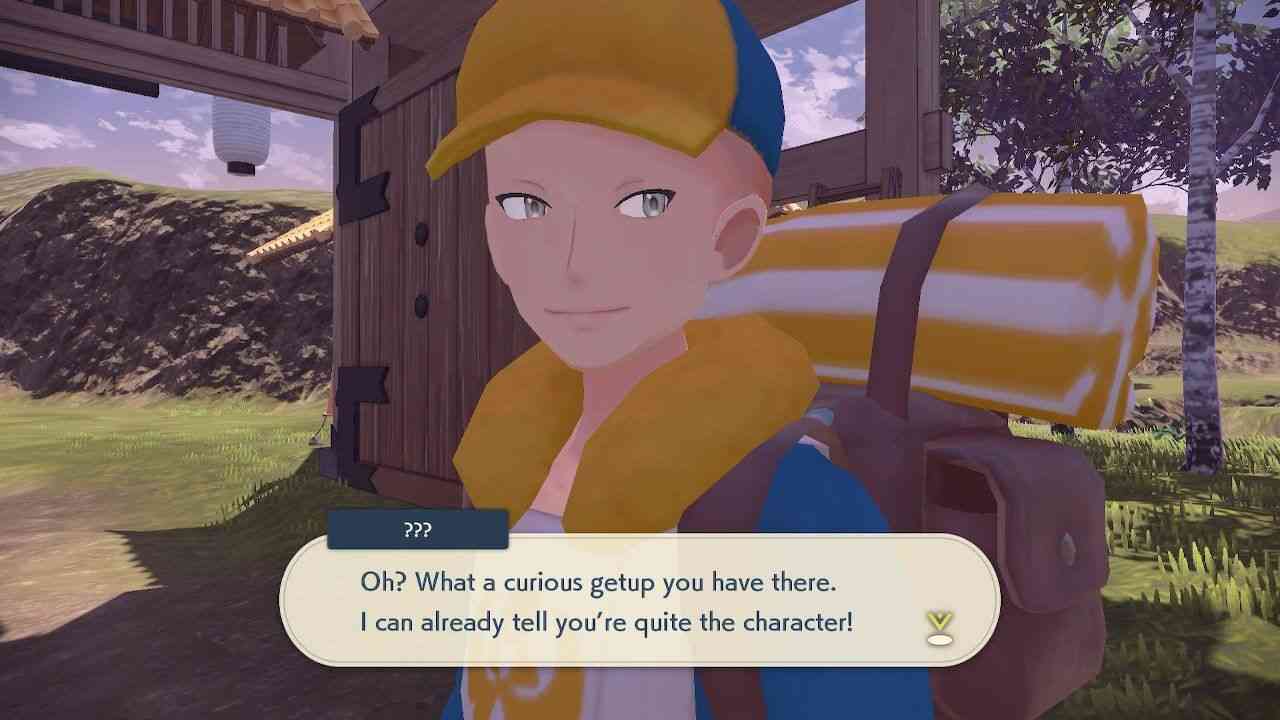Click the '???' name plate above the dialogue

pos(418,530)
